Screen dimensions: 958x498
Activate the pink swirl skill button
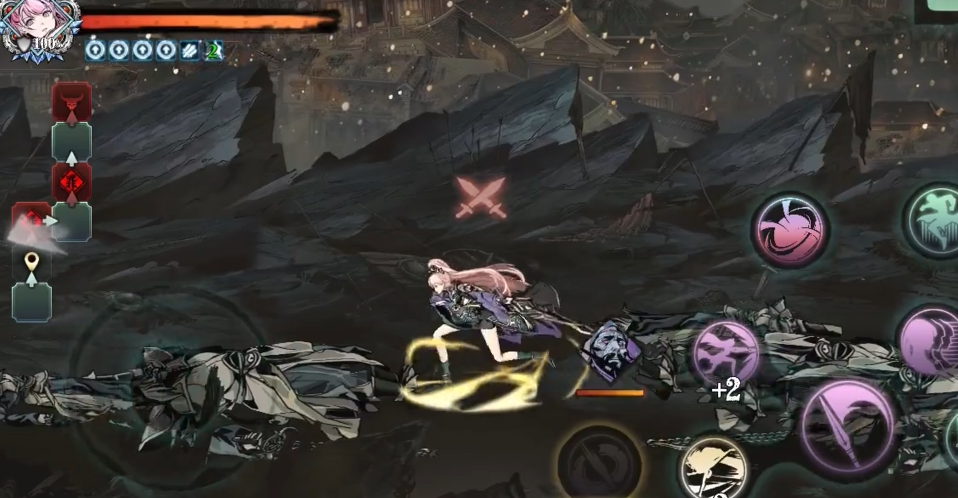pyautogui.click(x=789, y=229)
